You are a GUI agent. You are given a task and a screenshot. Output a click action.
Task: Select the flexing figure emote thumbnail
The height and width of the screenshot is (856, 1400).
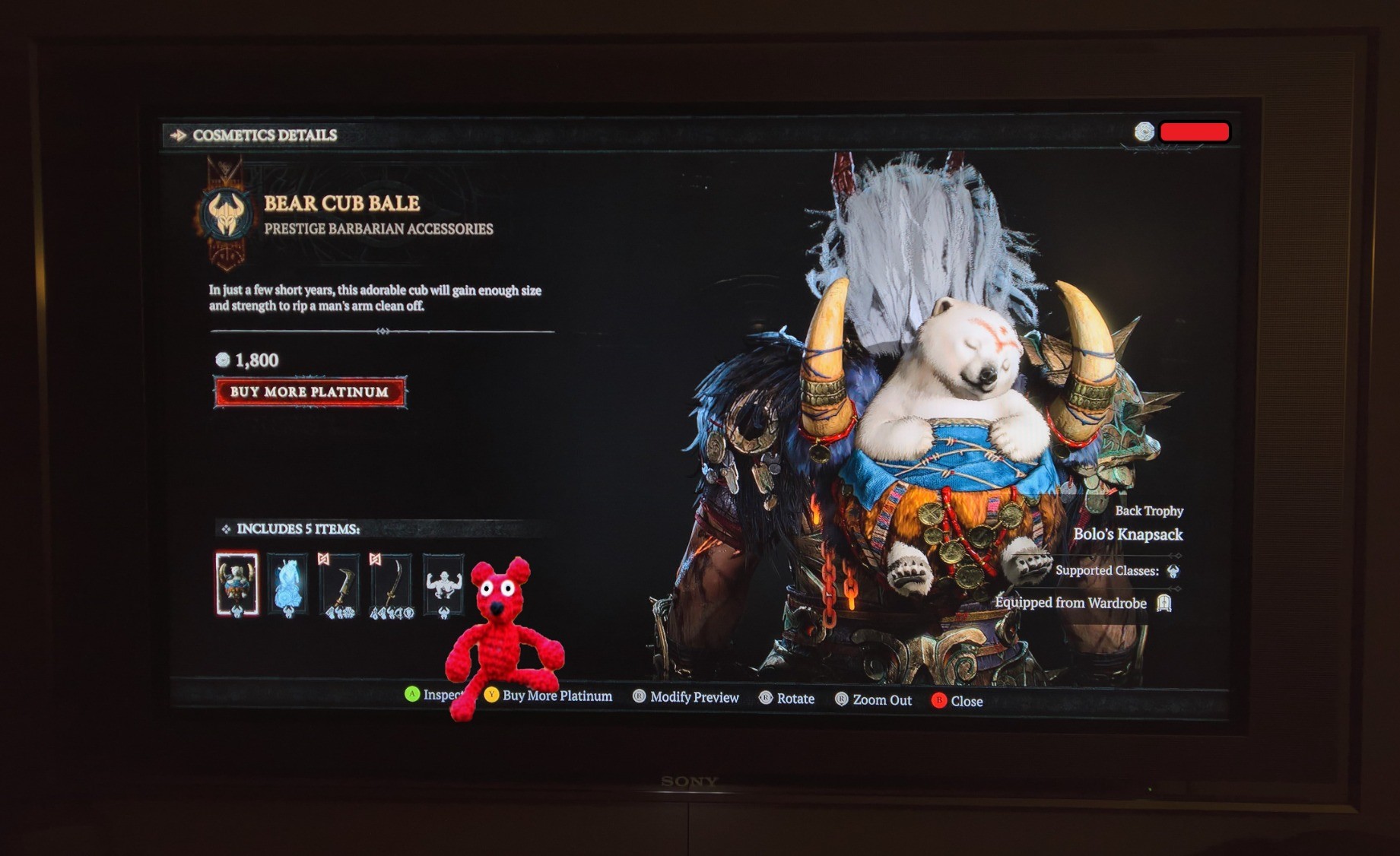443,585
